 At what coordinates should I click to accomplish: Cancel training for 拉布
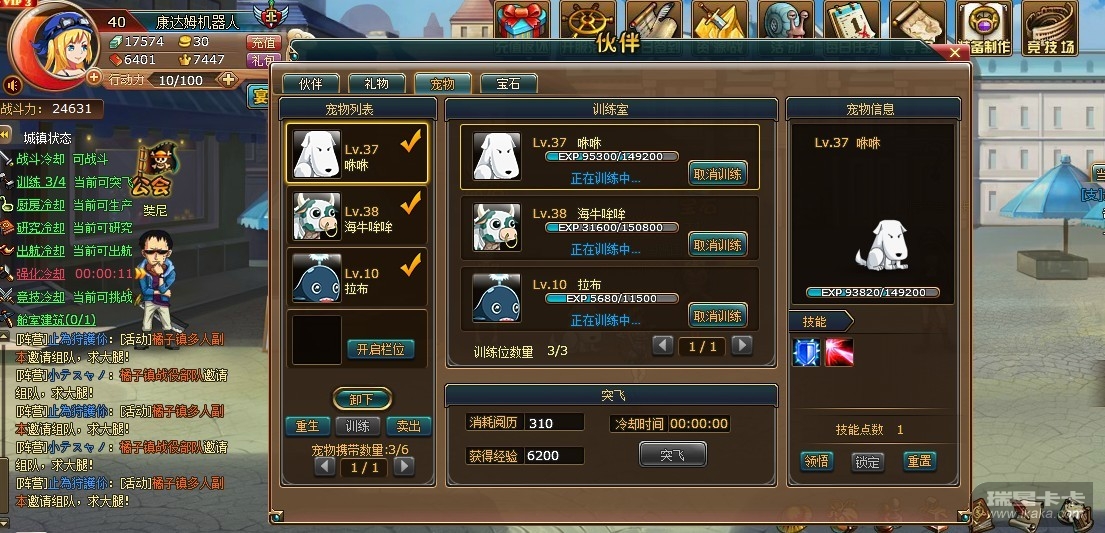[717, 316]
